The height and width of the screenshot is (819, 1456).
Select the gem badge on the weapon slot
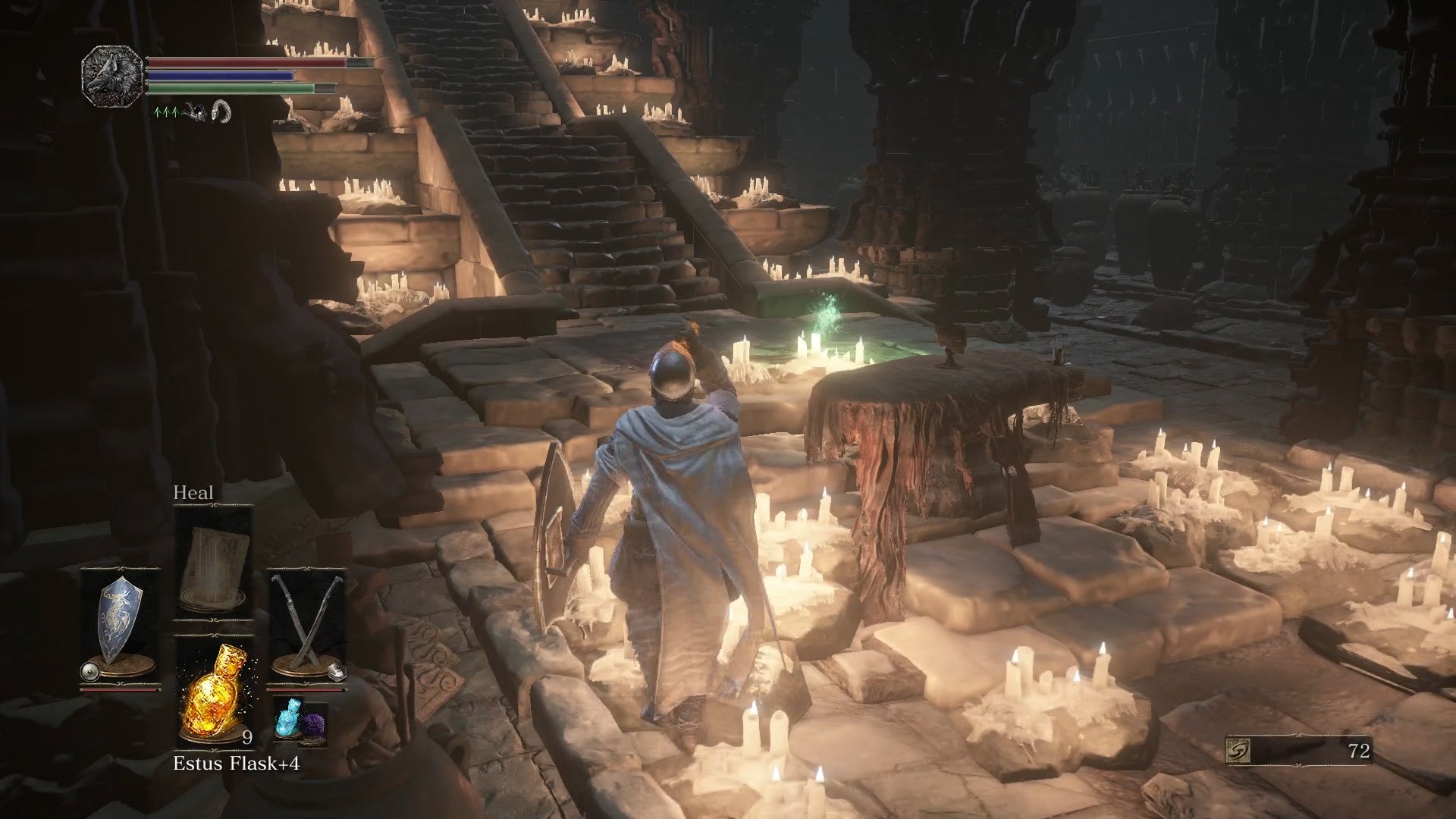coord(337,671)
